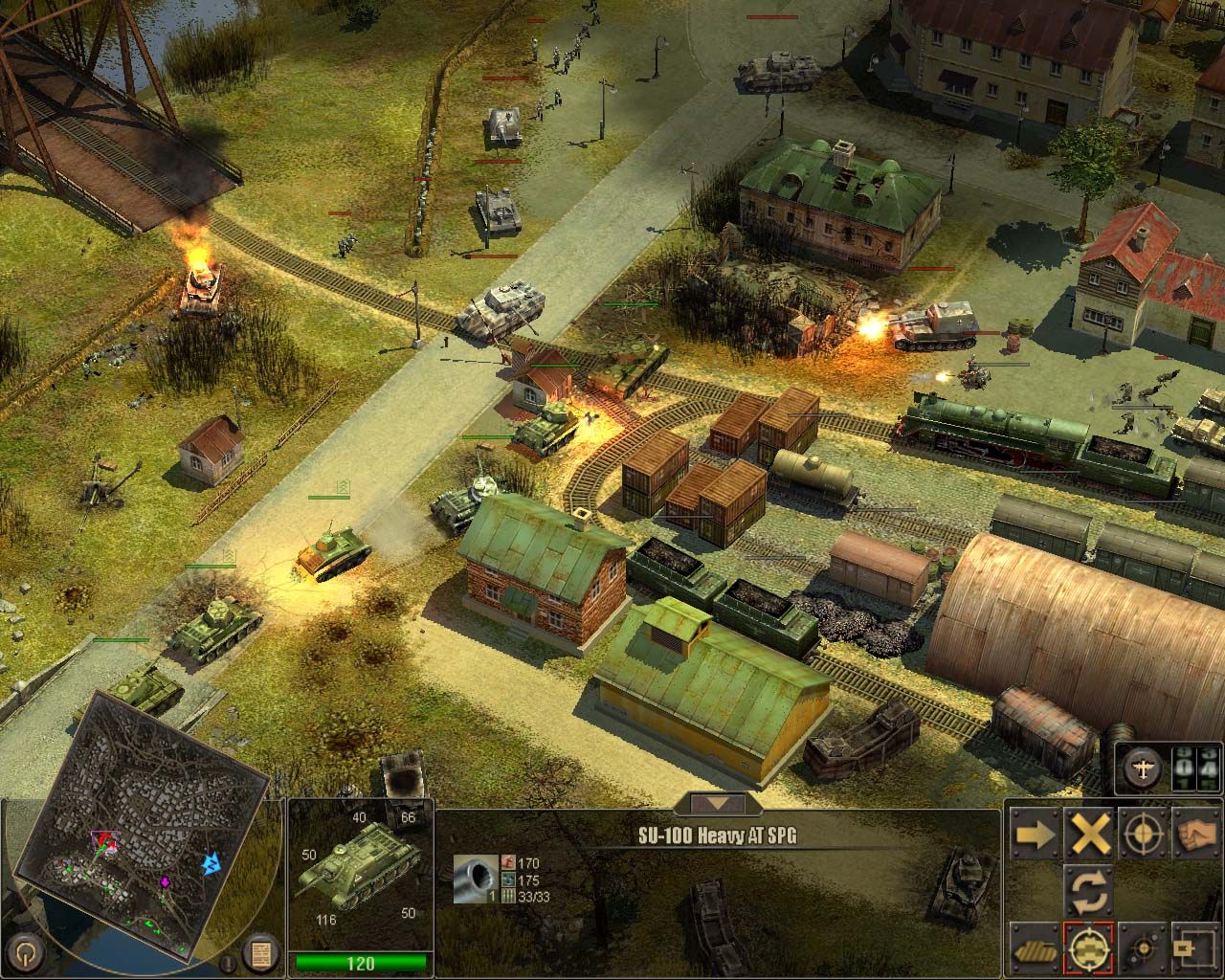The width and height of the screenshot is (1225, 980).
Task: Collapse the panel with the down arrow
Action: (x=723, y=804)
